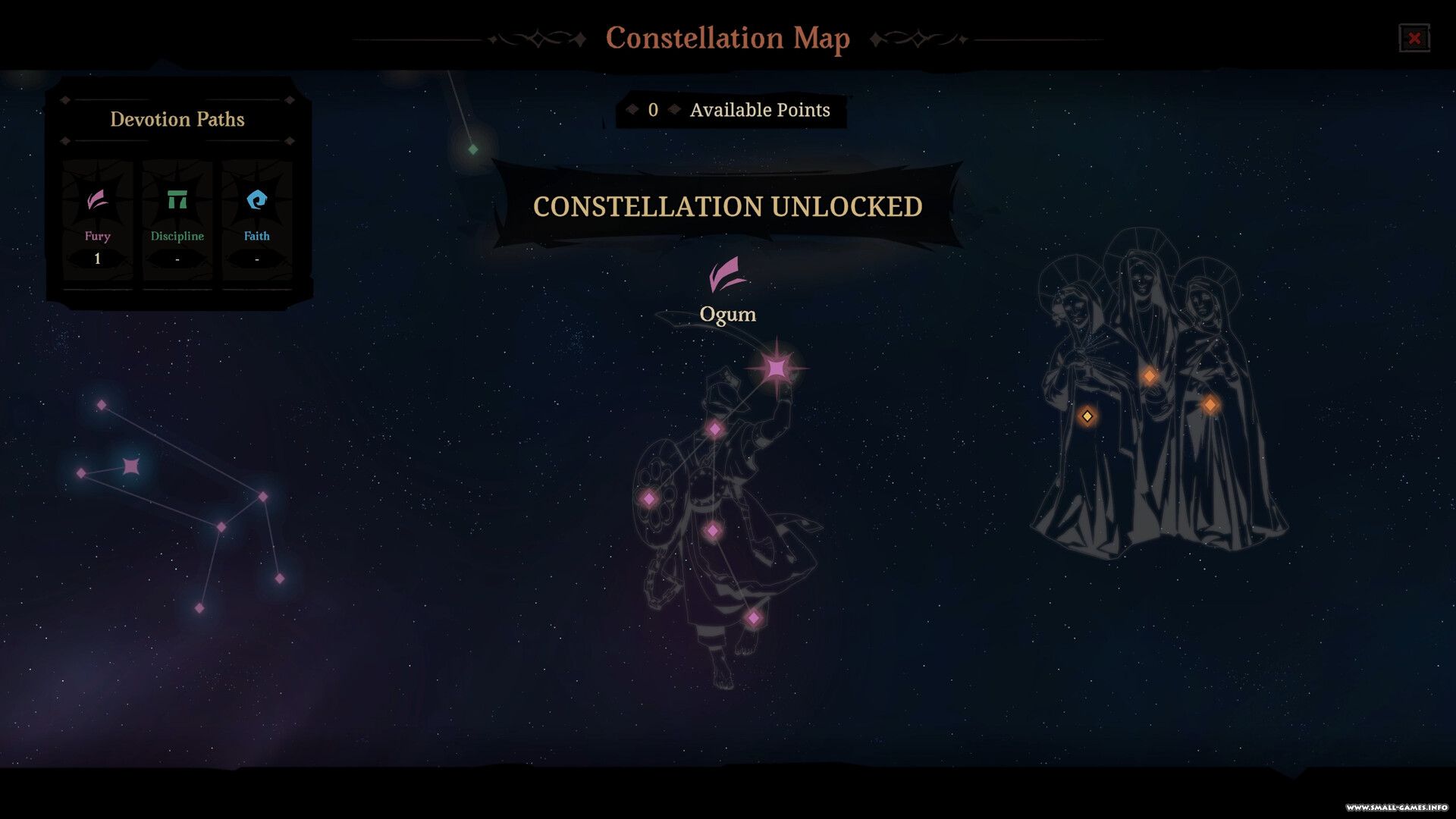Choose the star node at Ogum's foot
Image resolution: width=1456 pixels, height=819 pixels.
click(753, 618)
